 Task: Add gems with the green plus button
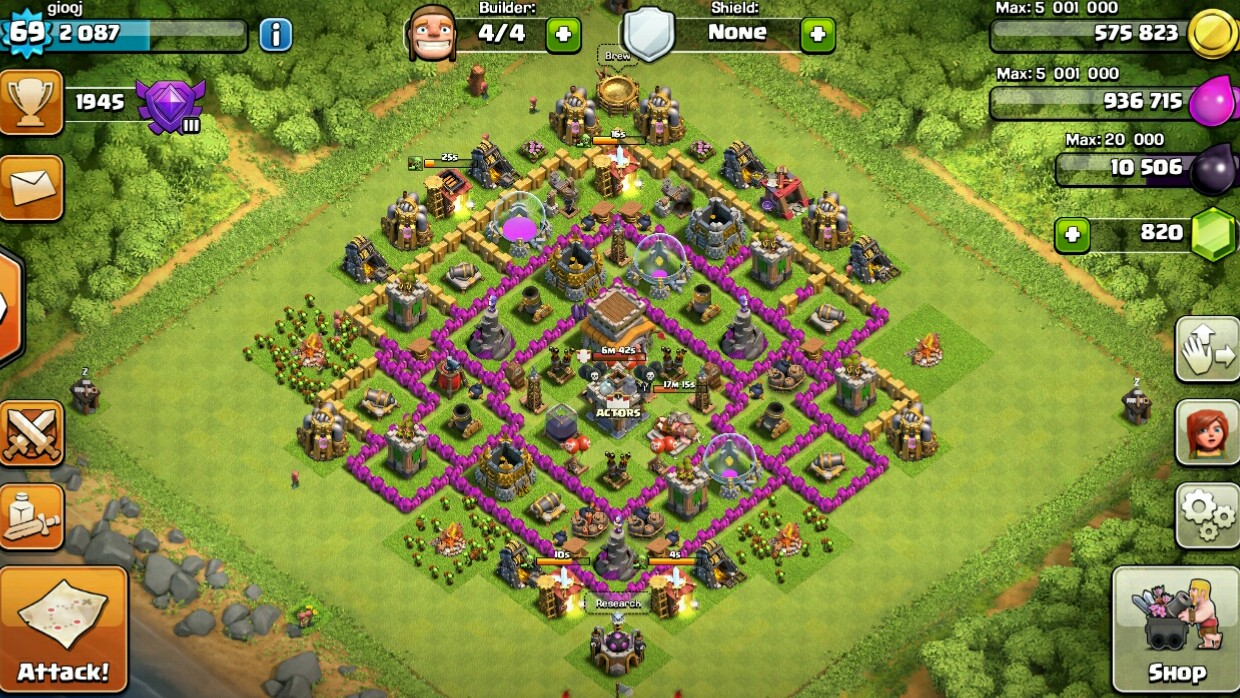pyautogui.click(x=1072, y=235)
